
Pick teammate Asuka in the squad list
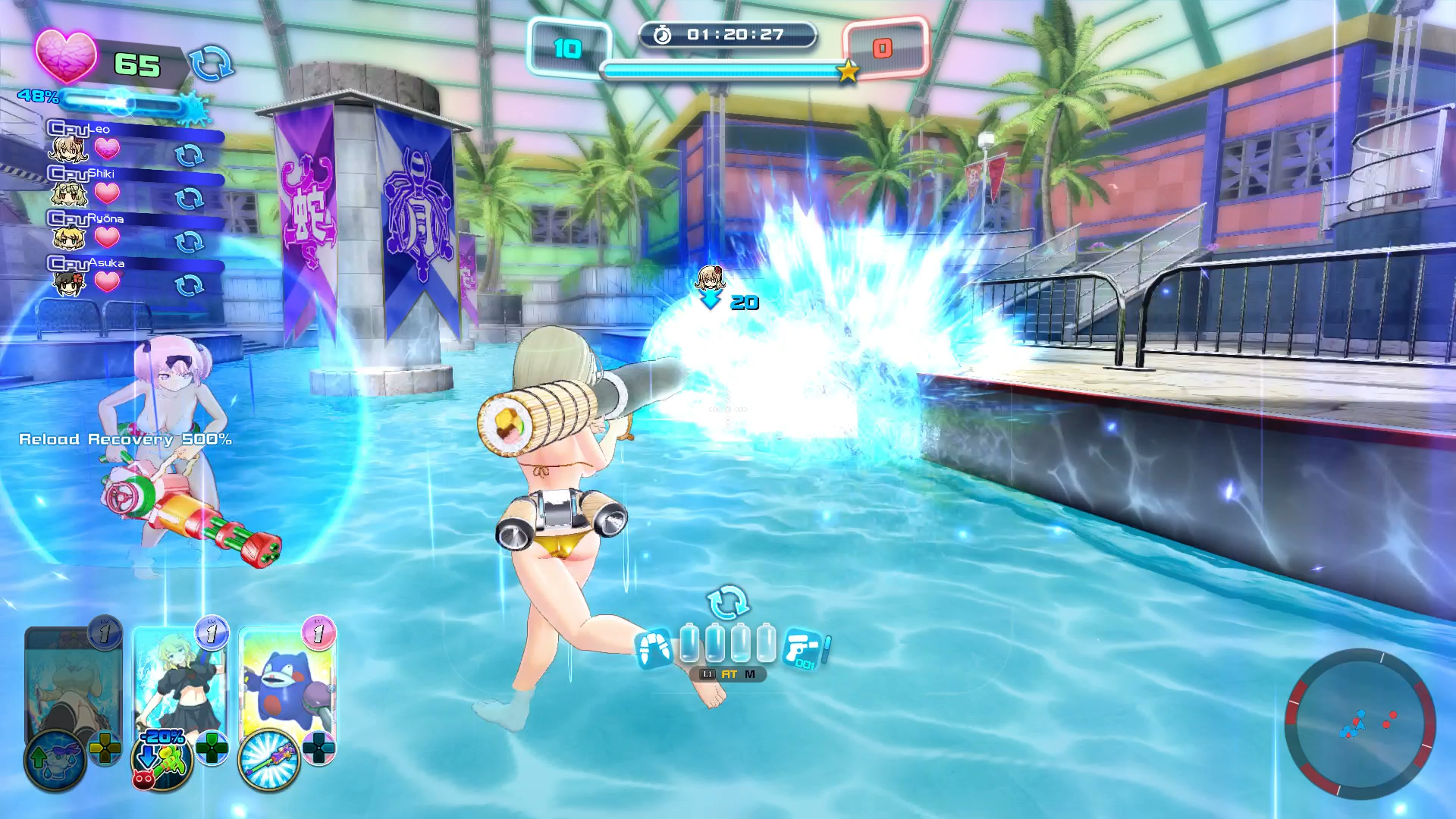(70, 275)
